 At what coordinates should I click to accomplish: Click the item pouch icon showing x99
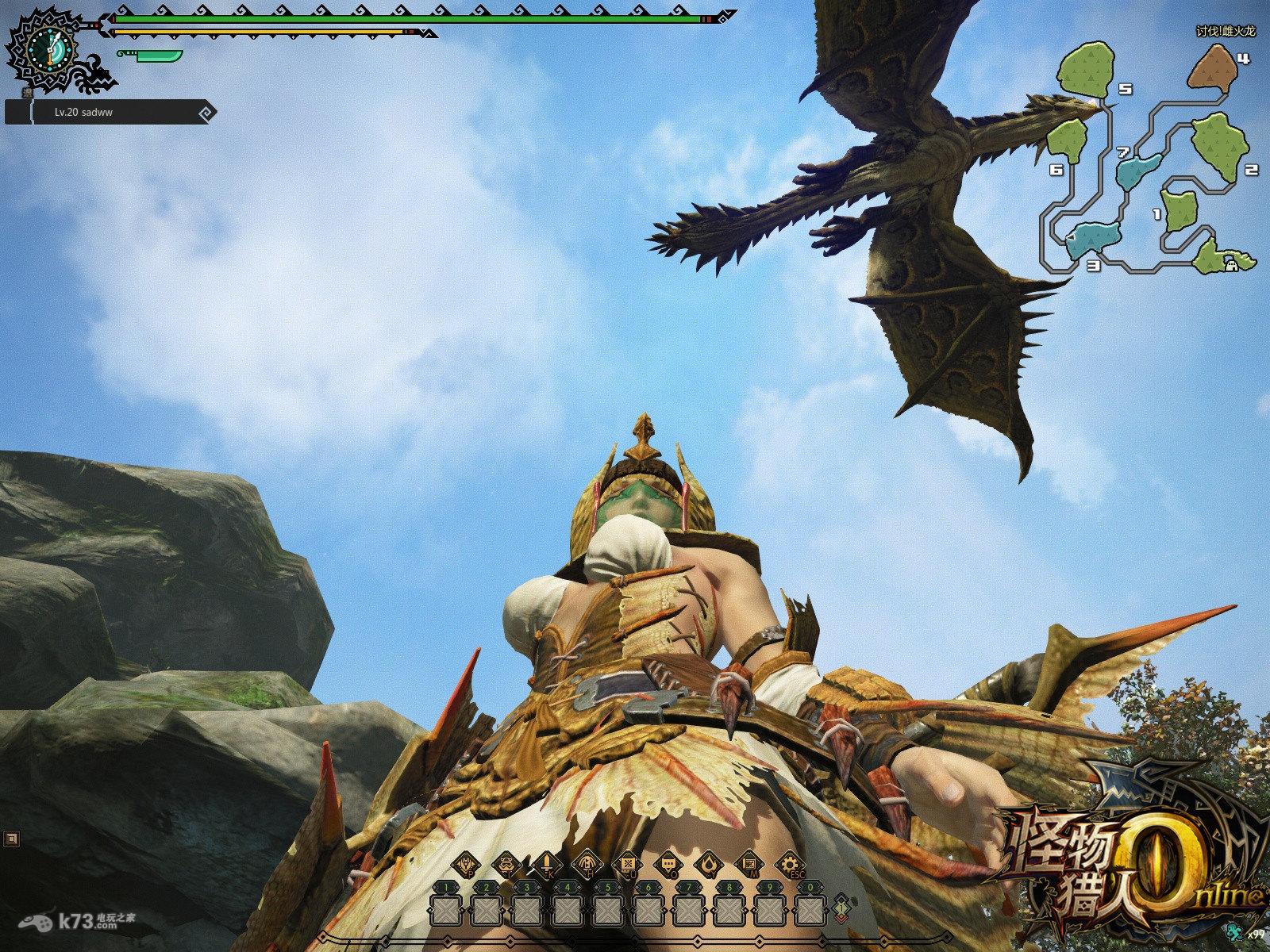(1233, 931)
